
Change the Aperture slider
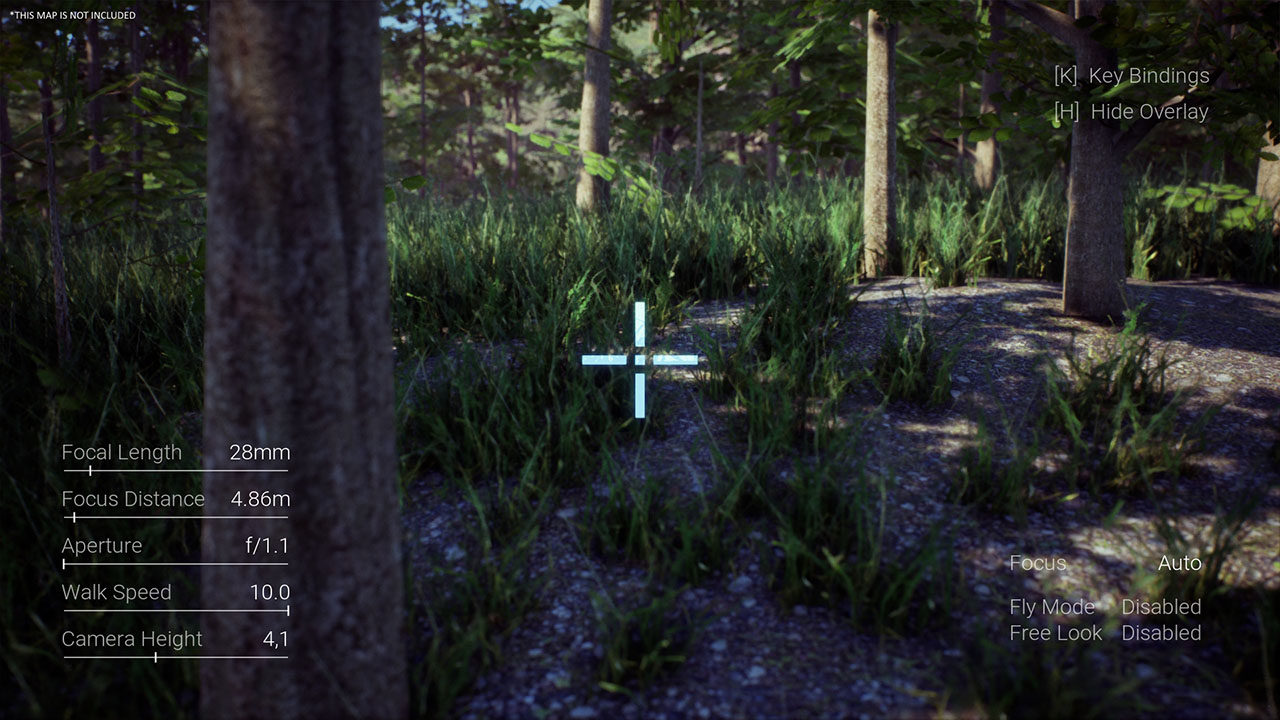click(66, 564)
